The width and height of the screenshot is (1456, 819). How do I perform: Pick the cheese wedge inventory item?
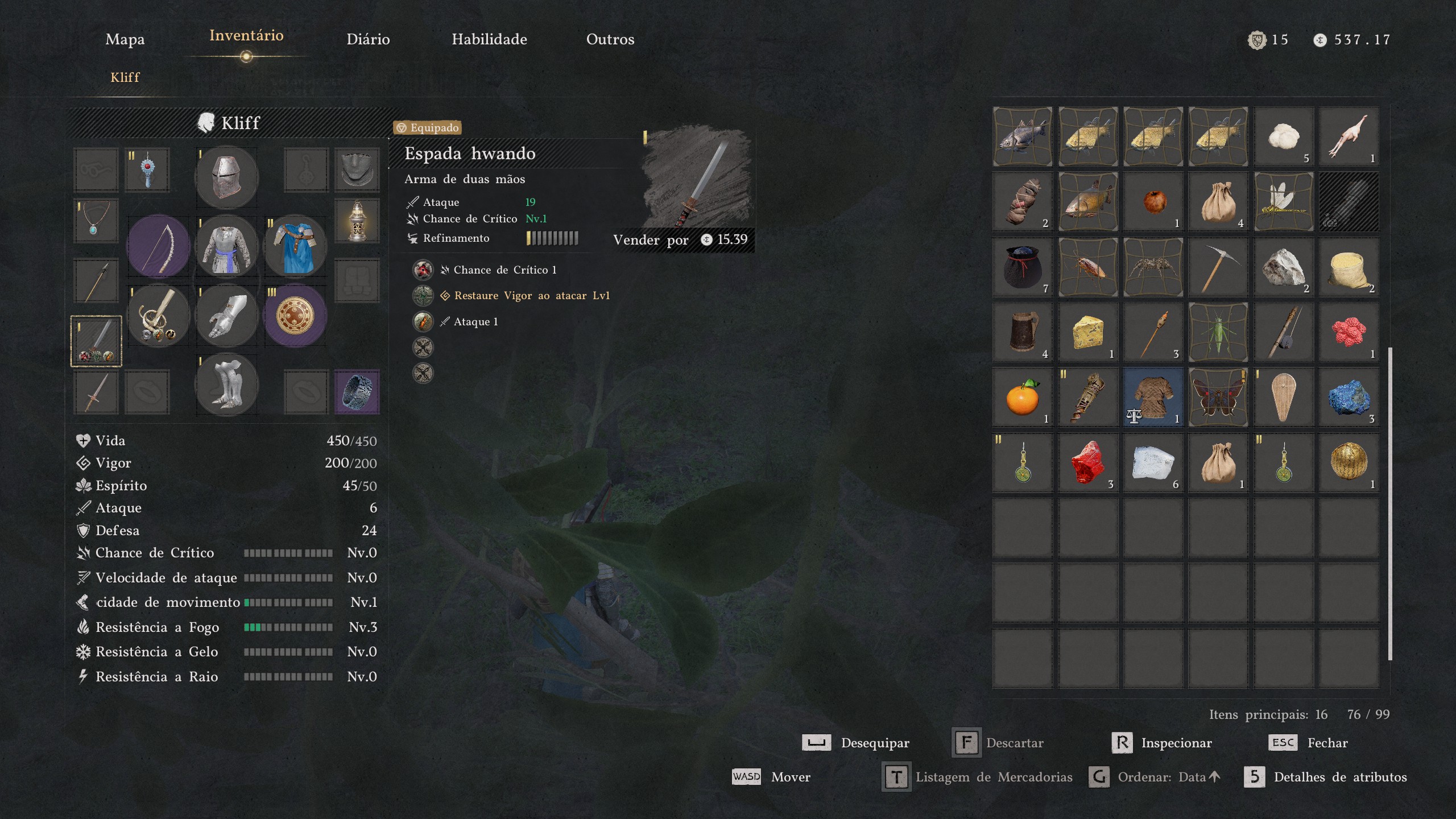1087,332
